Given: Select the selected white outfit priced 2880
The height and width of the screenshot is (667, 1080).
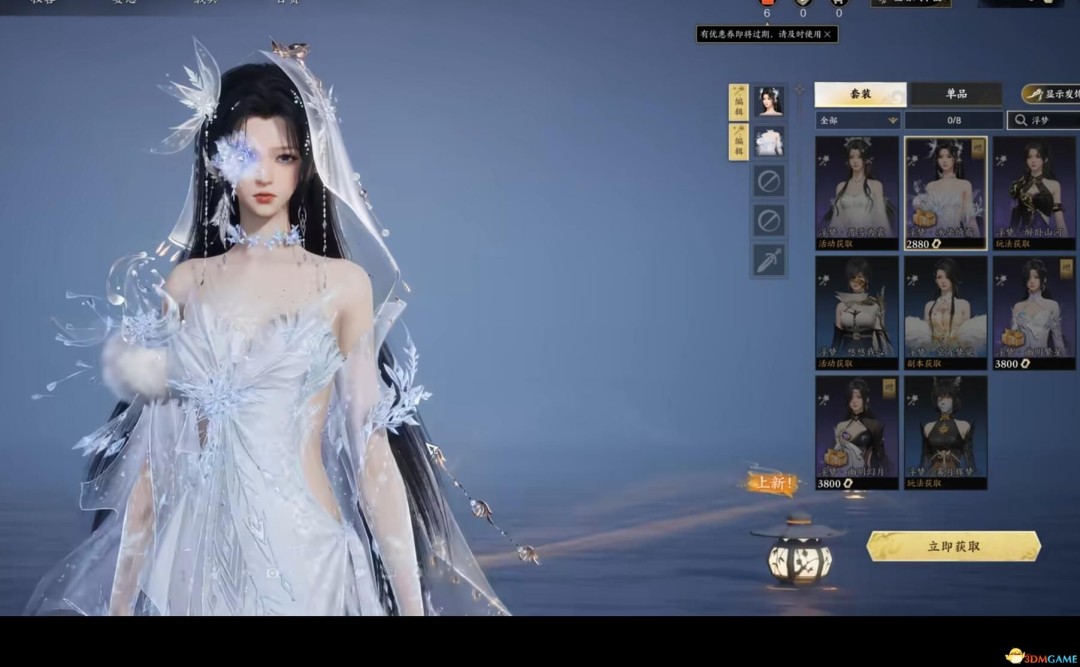Looking at the screenshot, I should (945, 192).
